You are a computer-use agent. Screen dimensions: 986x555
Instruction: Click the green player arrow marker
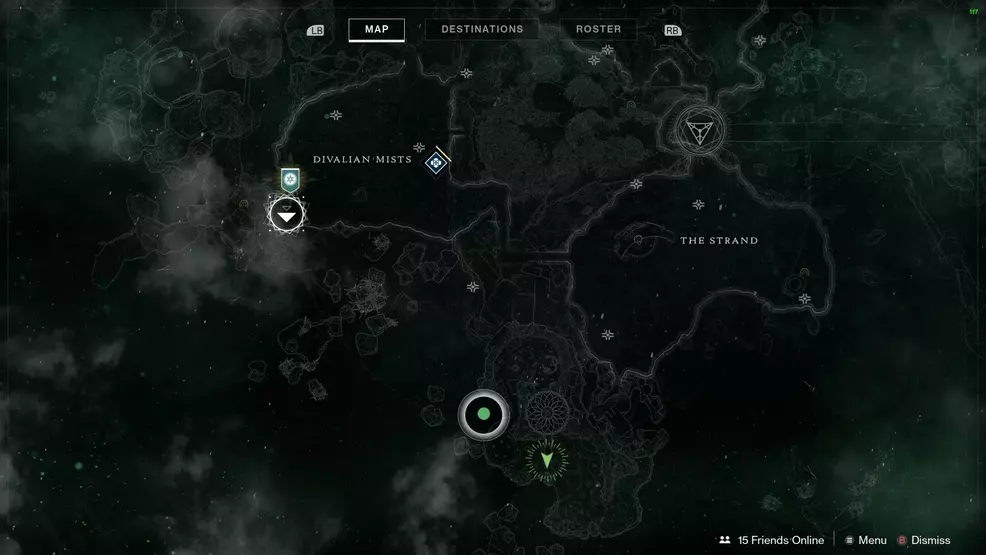pos(547,460)
